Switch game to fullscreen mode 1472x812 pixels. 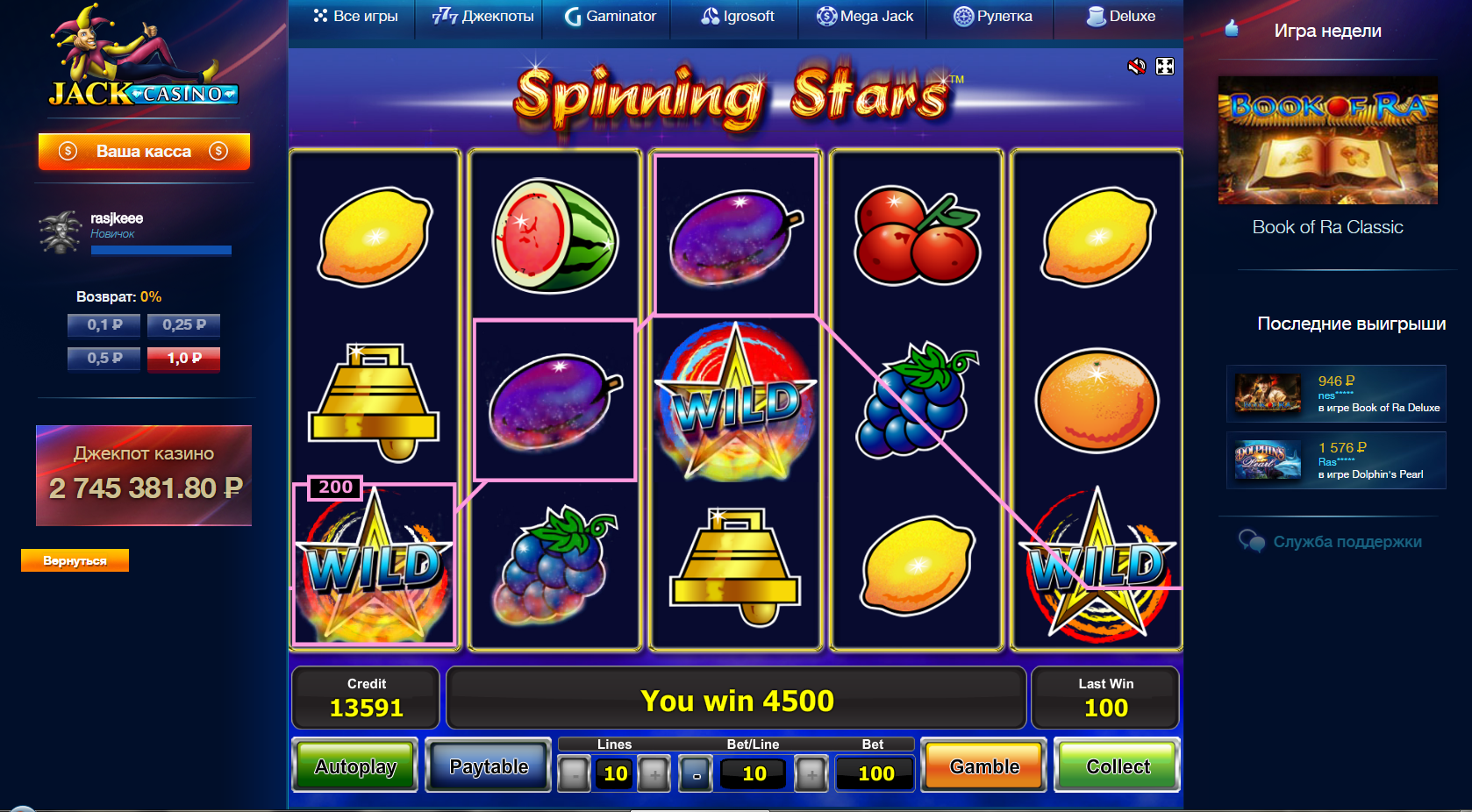pyautogui.click(x=1165, y=67)
